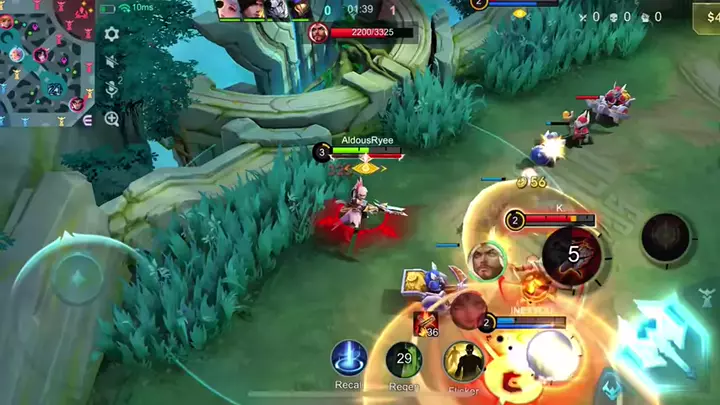Cast the Flicker battle spell
Image resolution: width=720 pixels, height=405 pixels.
[464, 361]
